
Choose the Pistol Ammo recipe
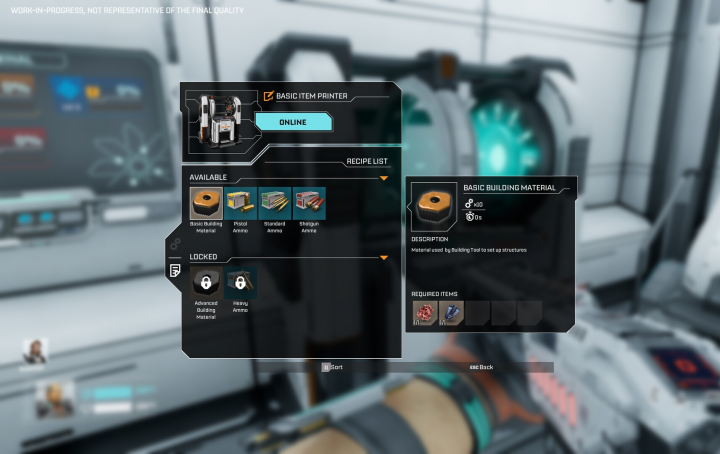coord(241,203)
